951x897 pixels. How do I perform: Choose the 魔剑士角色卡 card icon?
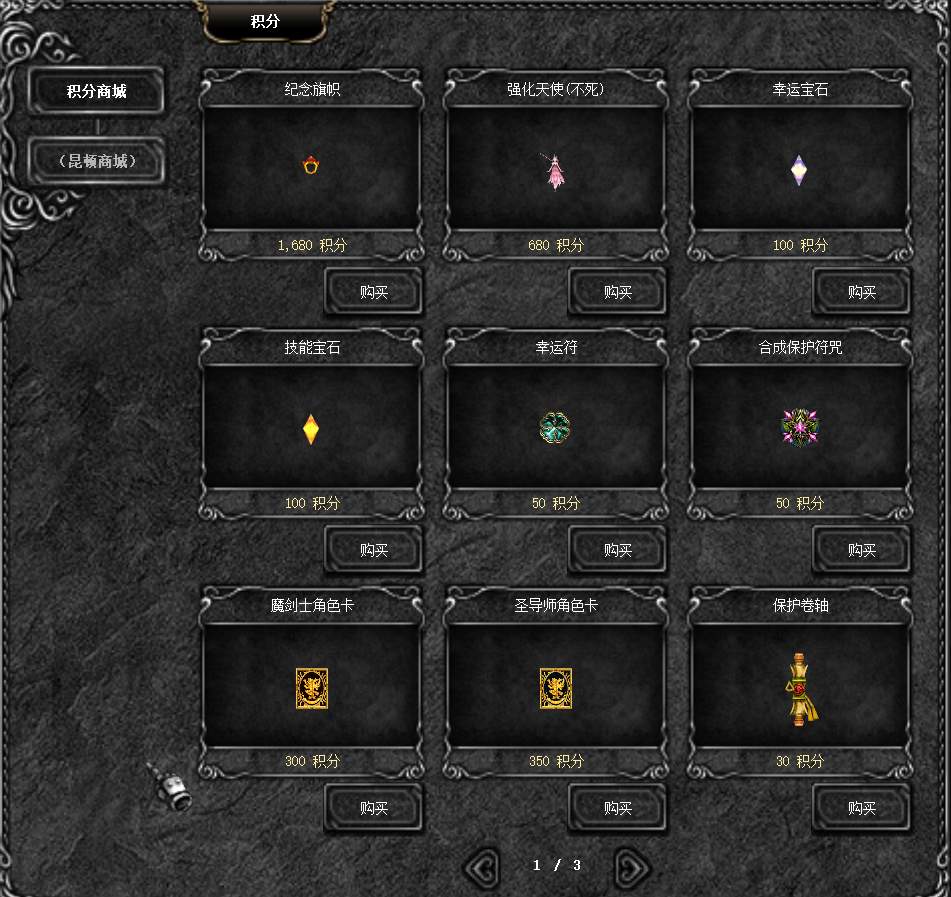click(x=312, y=688)
